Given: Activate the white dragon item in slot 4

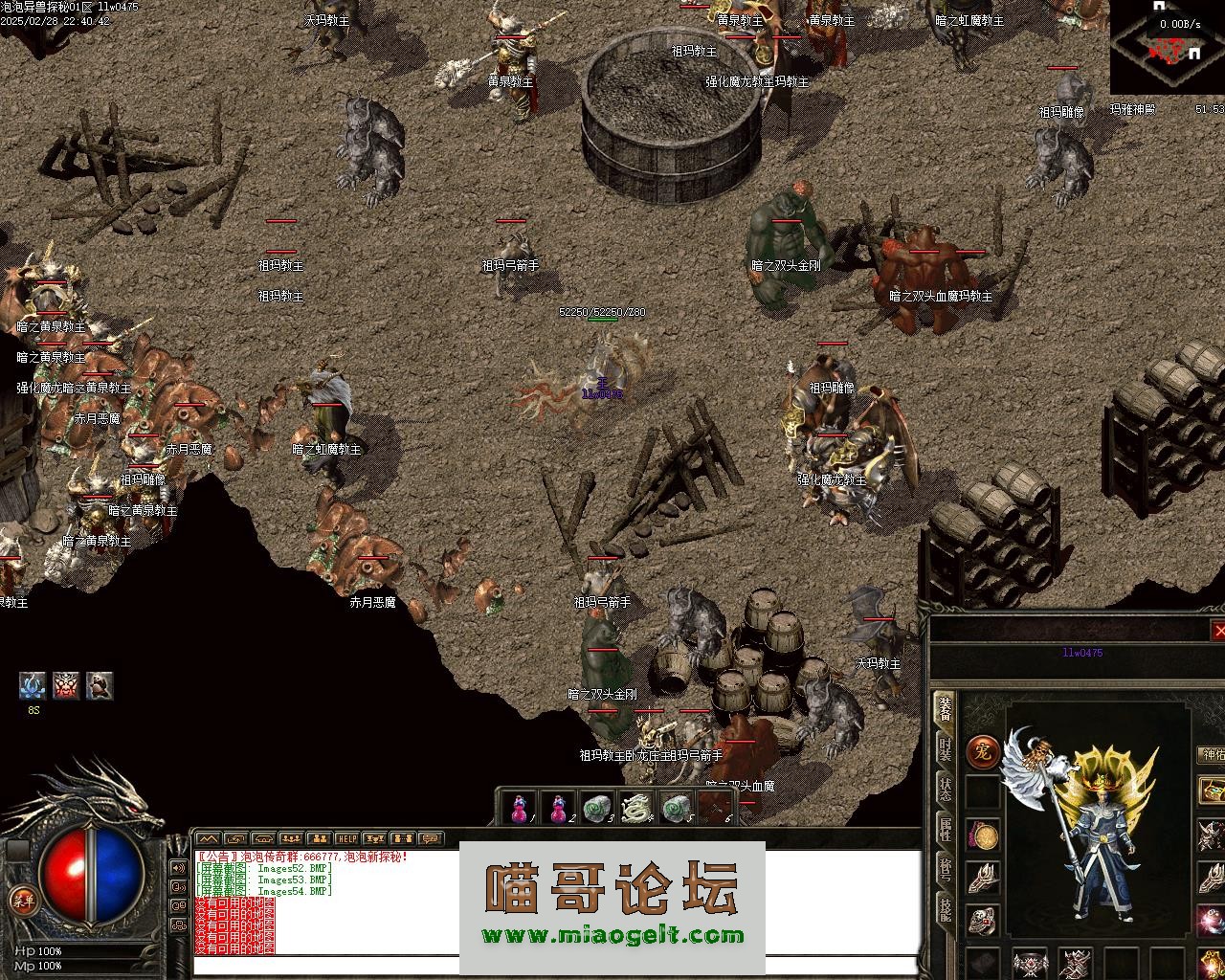Looking at the screenshot, I should pos(636,808).
